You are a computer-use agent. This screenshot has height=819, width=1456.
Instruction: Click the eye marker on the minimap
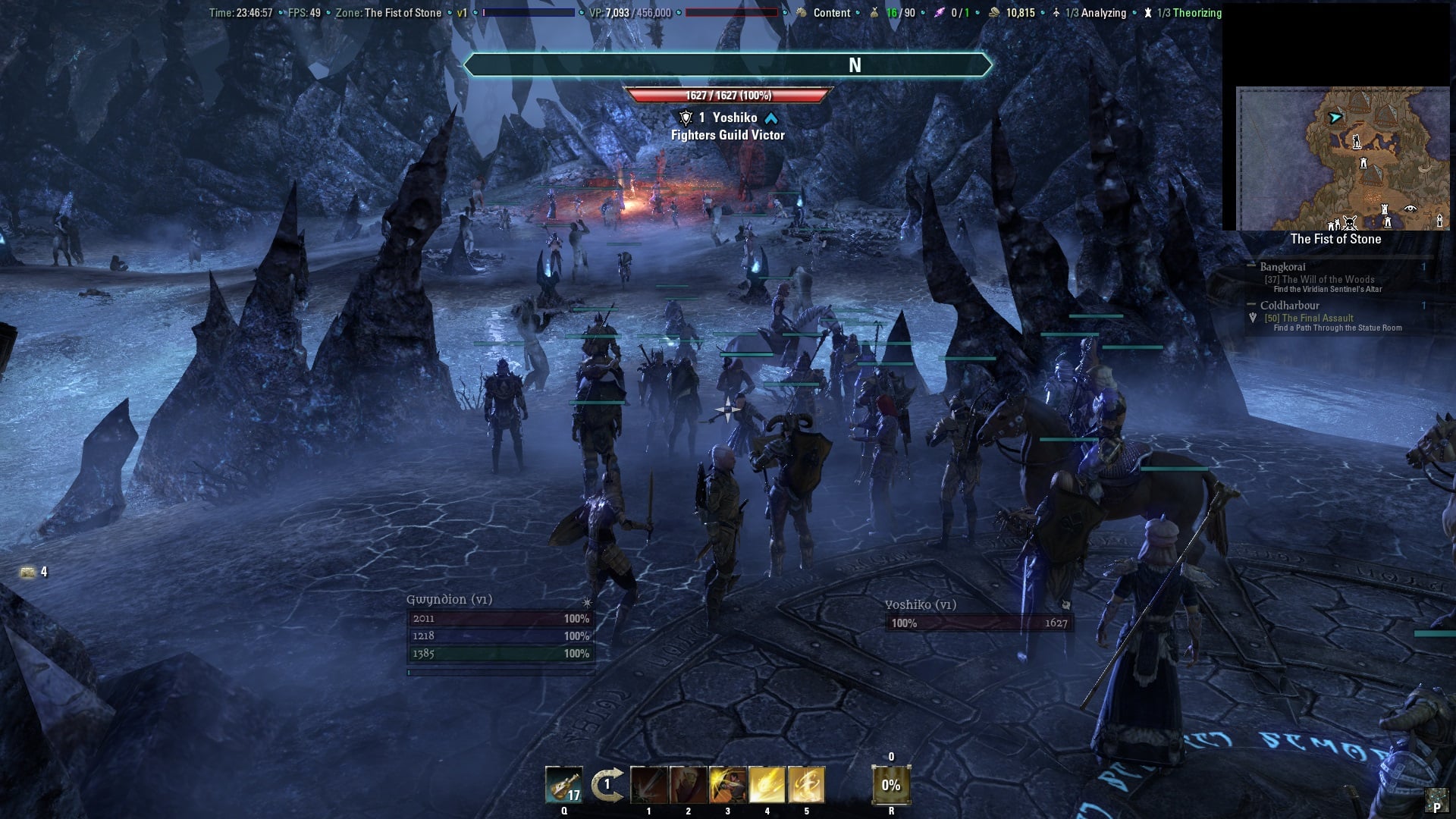(x=1410, y=209)
